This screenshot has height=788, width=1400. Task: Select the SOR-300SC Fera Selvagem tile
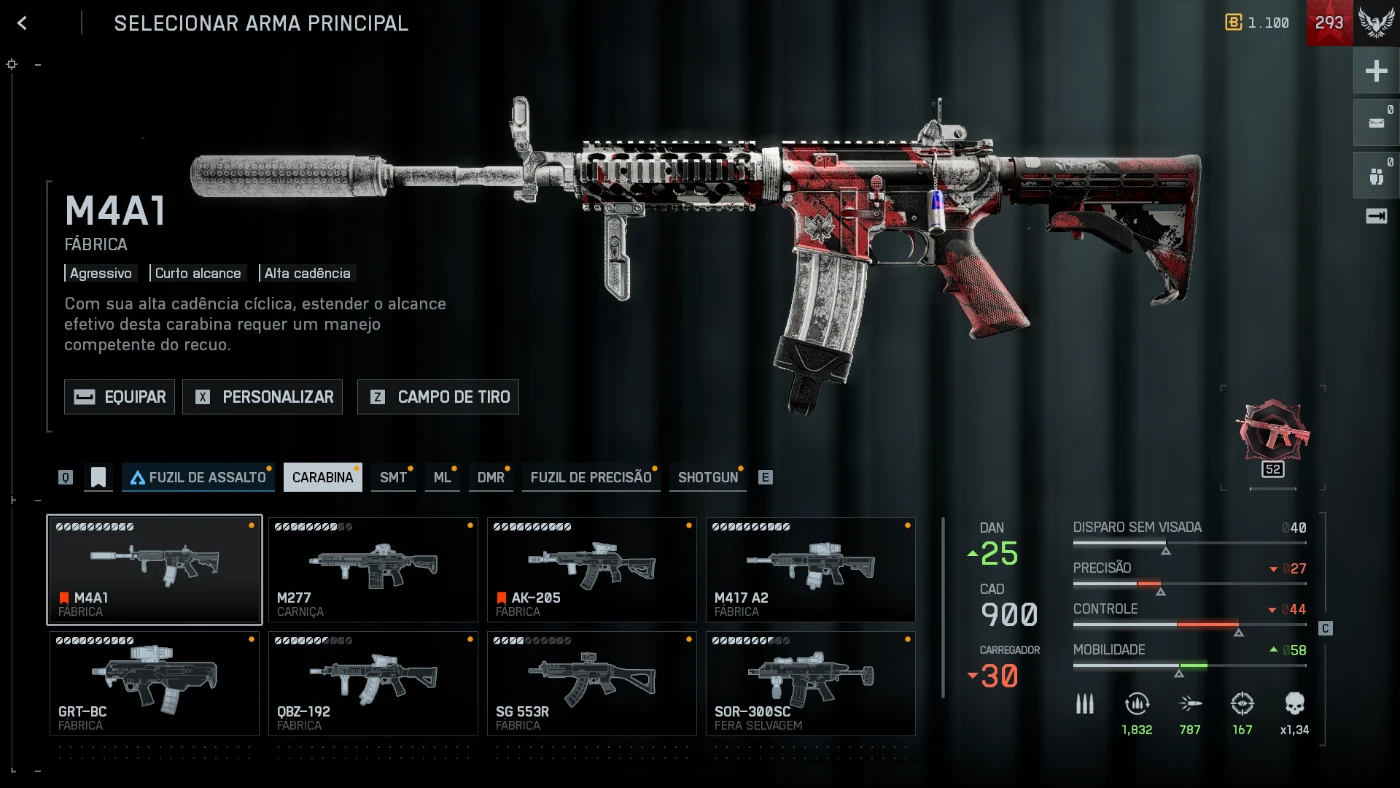pos(811,683)
